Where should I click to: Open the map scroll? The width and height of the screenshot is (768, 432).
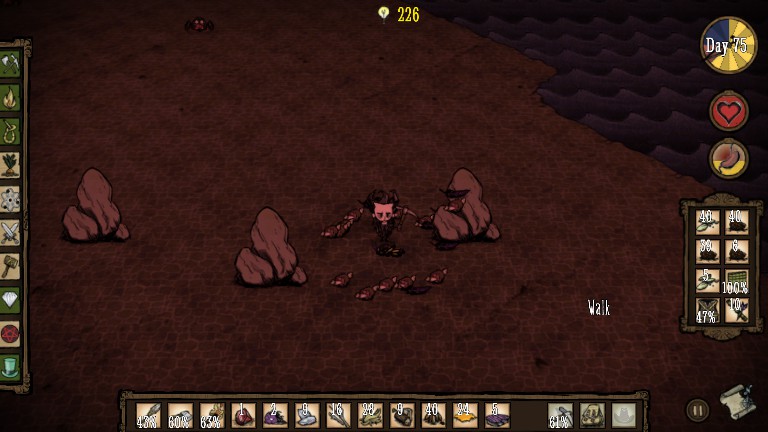coord(736,402)
